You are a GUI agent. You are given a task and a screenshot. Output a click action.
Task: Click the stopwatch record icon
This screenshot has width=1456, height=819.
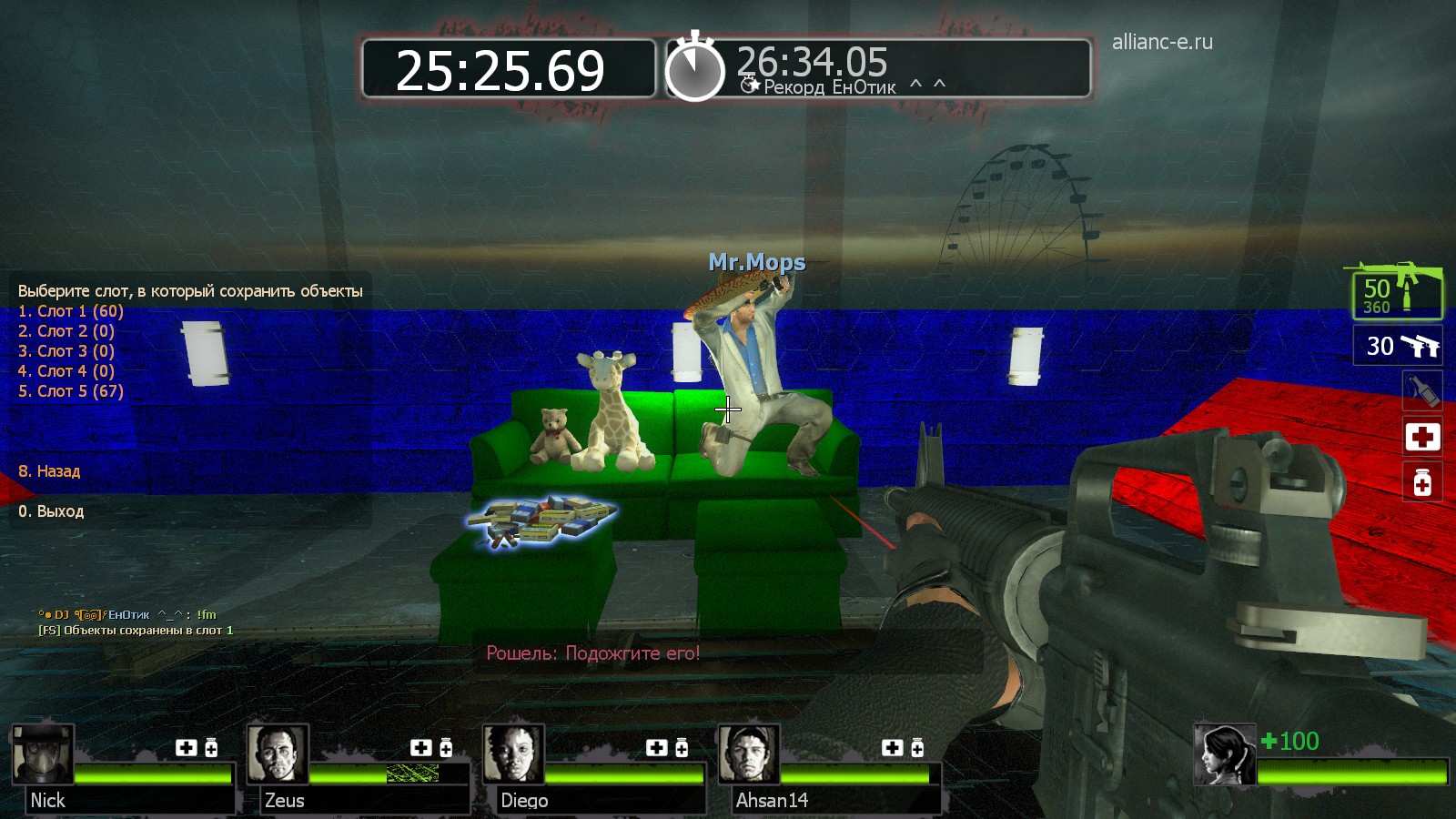[x=694, y=68]
